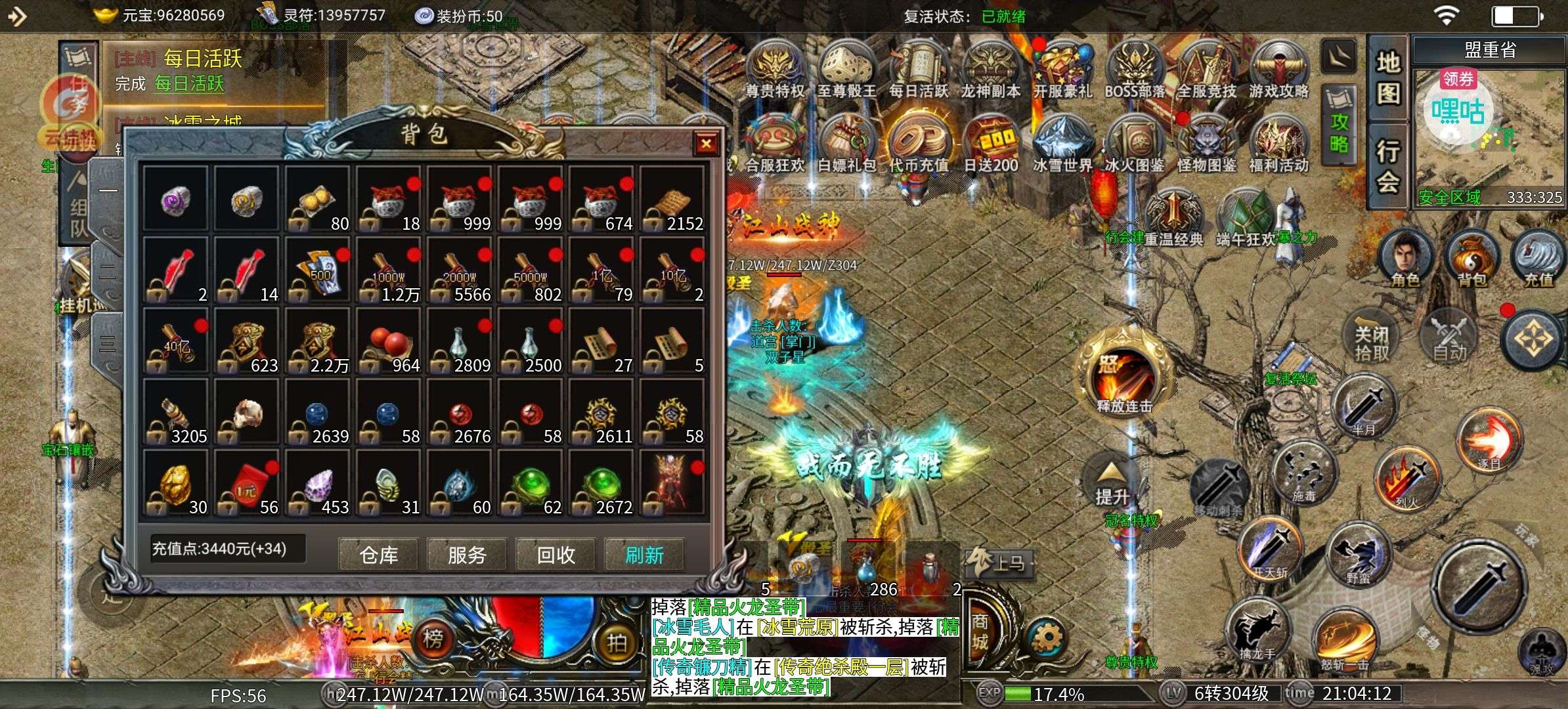Open the 仓库 warehouse button

(378, 555)
